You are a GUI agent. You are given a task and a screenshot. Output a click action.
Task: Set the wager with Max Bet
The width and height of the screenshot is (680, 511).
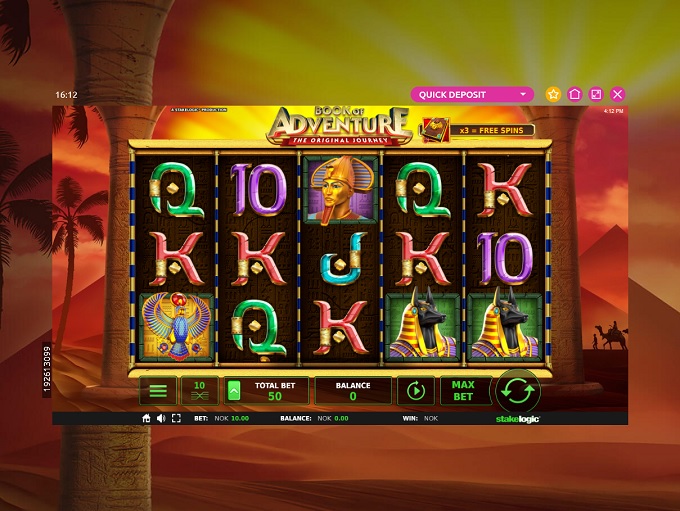click(x=463, y=391)
